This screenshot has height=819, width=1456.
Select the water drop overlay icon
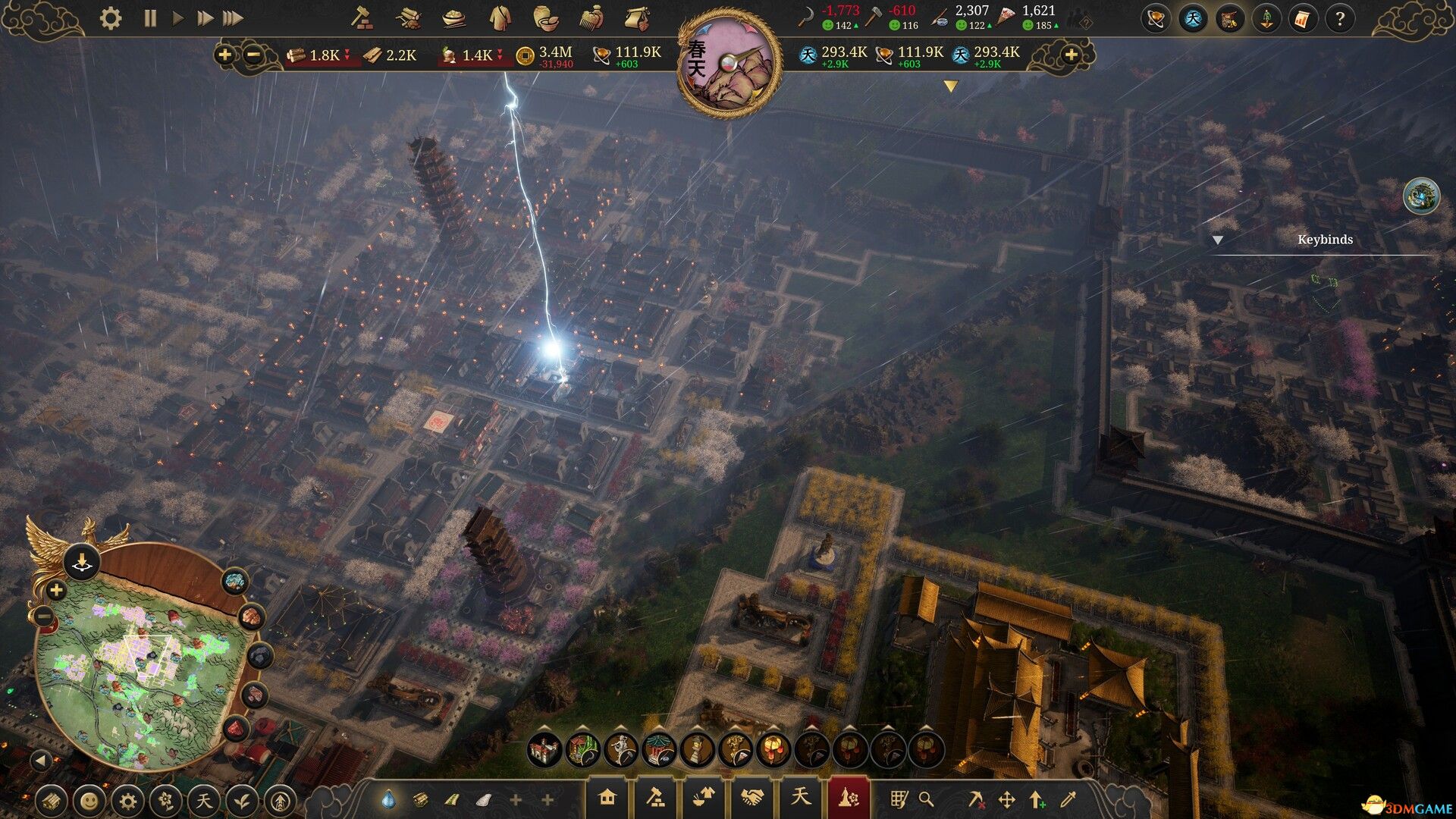(388, 799)
